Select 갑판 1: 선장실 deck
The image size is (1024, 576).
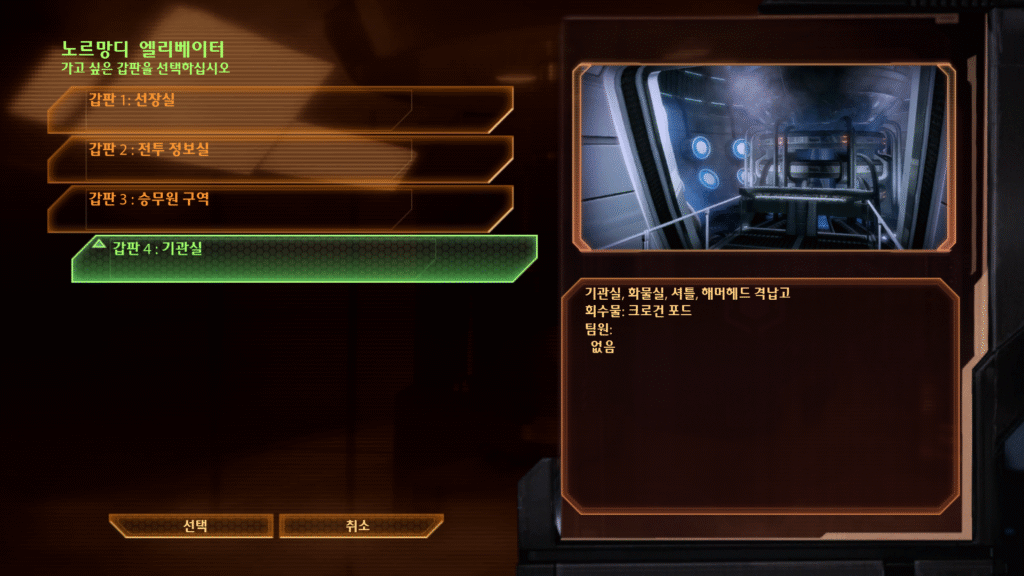[280, 109]
